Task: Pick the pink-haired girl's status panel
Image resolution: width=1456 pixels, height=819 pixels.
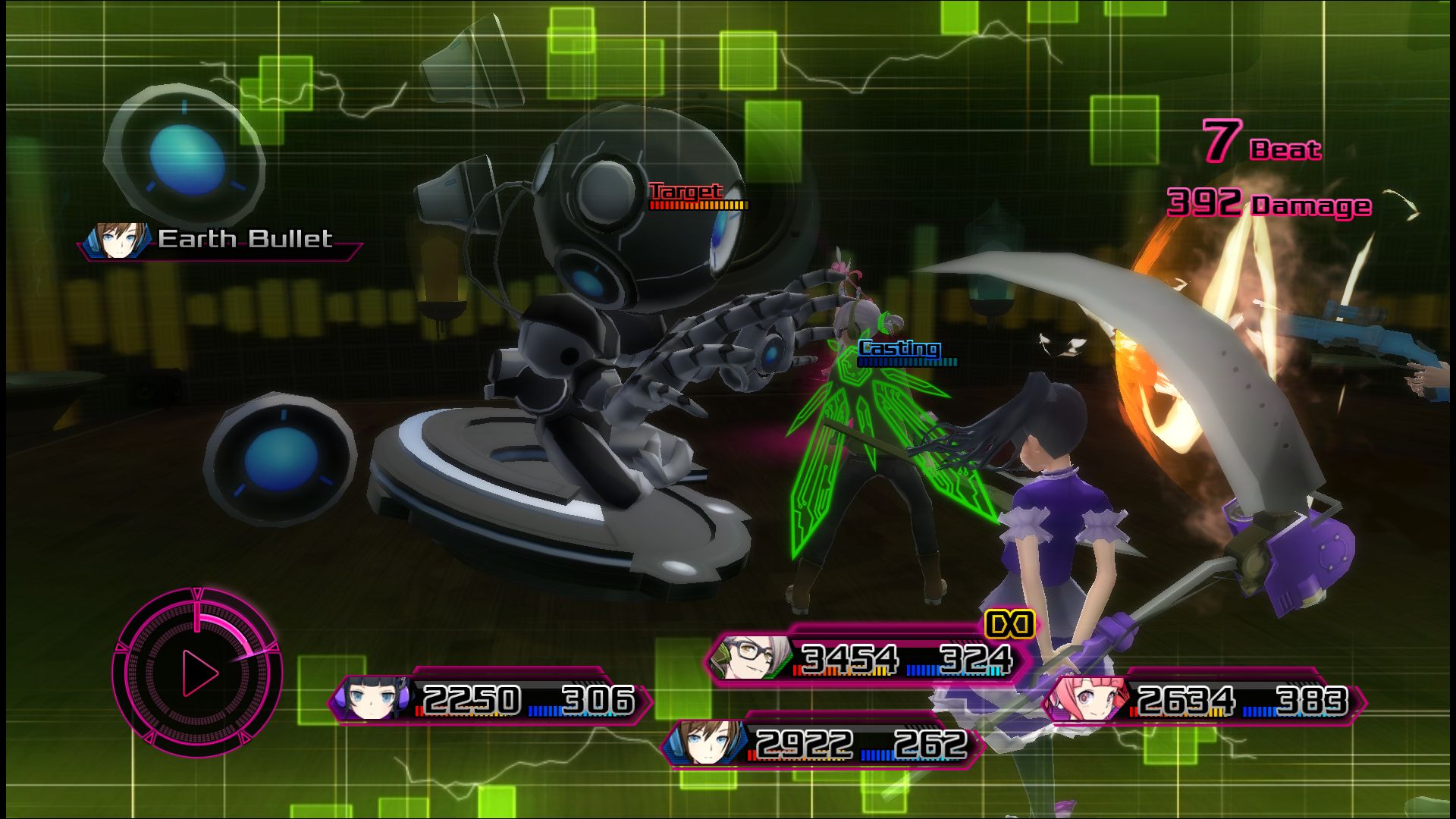Action: tap(1204, 700)
